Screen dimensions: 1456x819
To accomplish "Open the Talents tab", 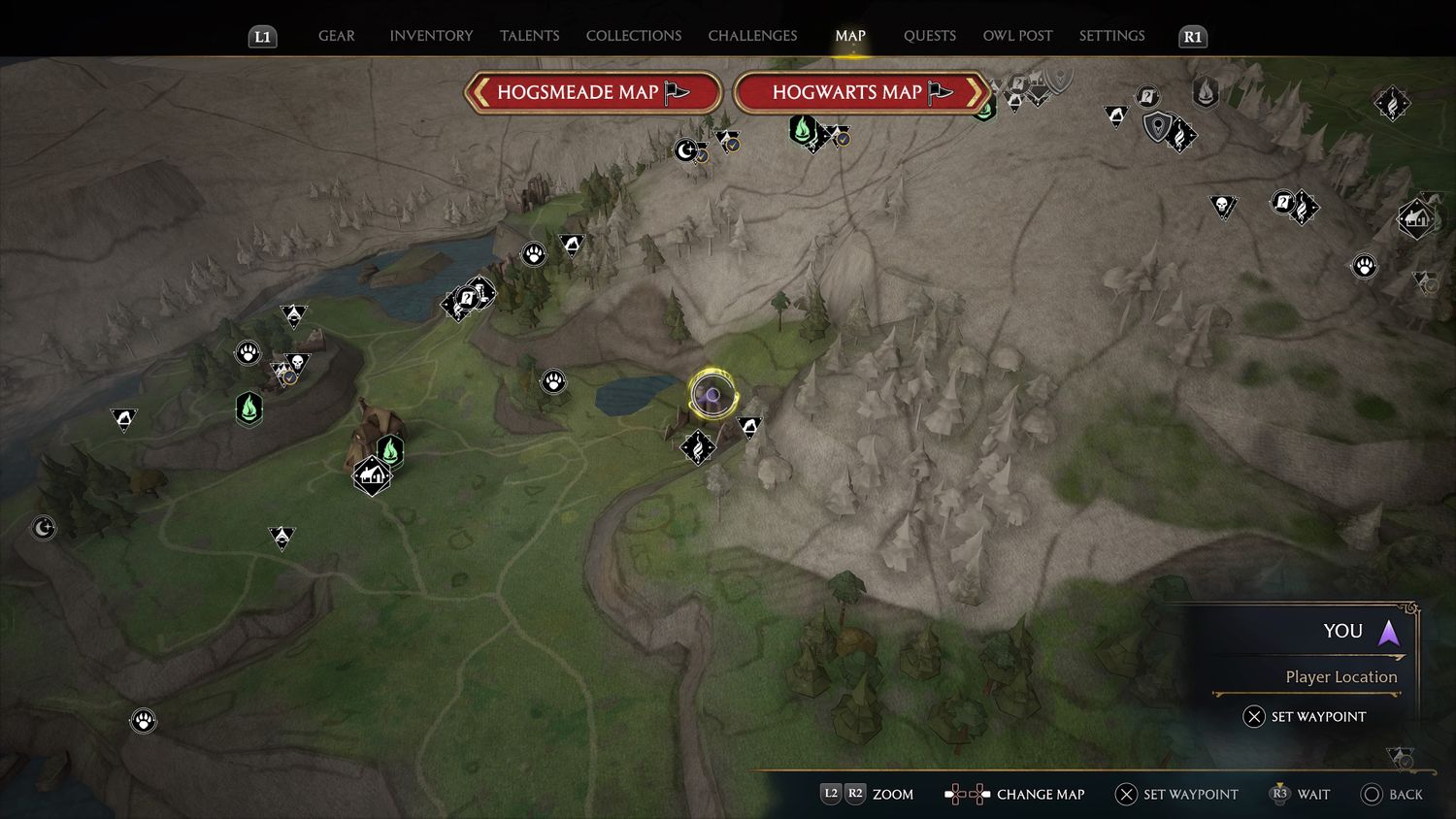I will (x=529, y=36).
